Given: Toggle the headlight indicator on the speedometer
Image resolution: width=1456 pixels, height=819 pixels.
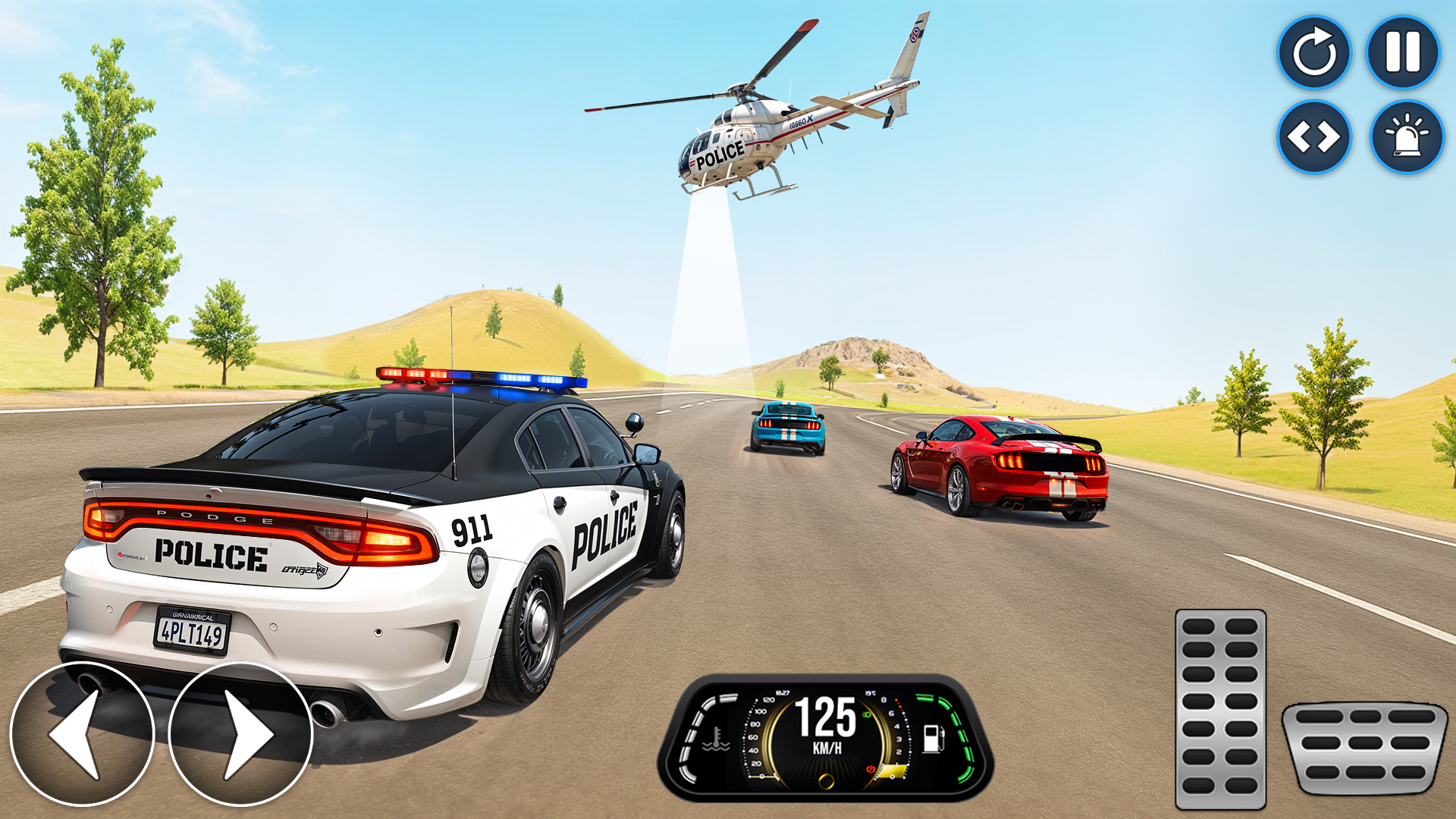Looking at the screenshot, I should pyautogui.click(x=866, y=714).
